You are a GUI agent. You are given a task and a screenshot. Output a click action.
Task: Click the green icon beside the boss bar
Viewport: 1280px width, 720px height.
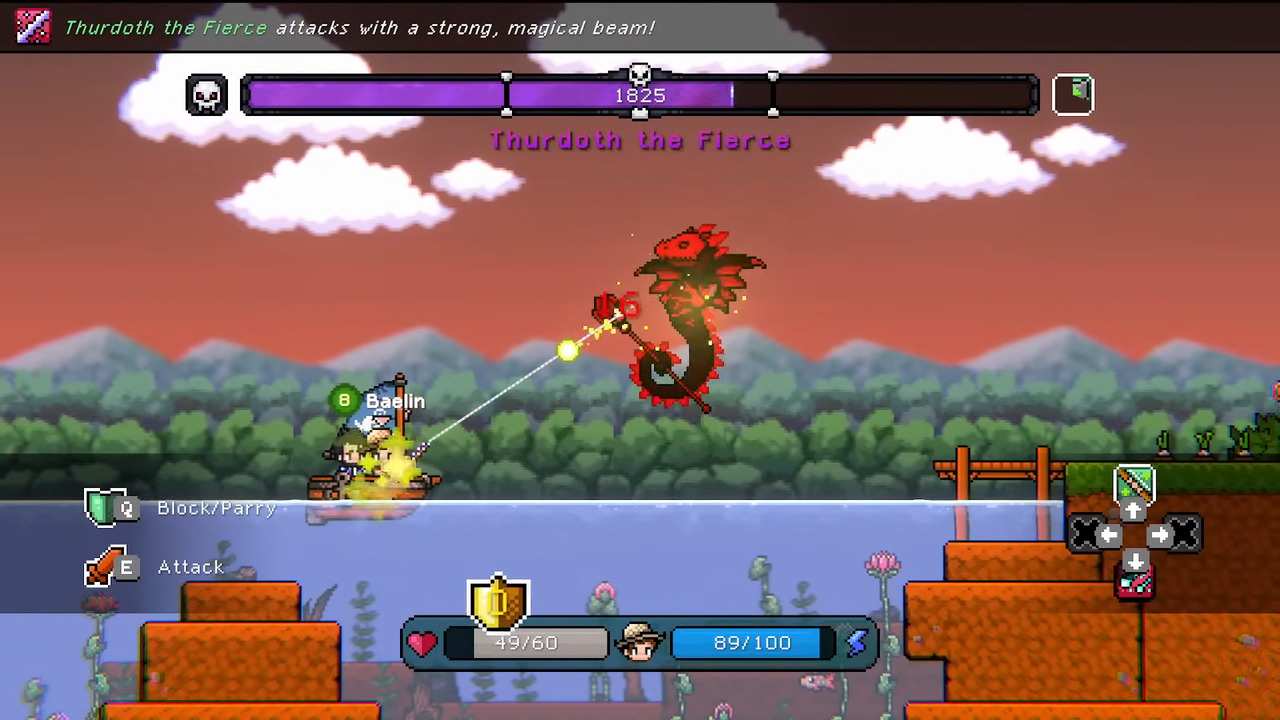click(1074, 95)
